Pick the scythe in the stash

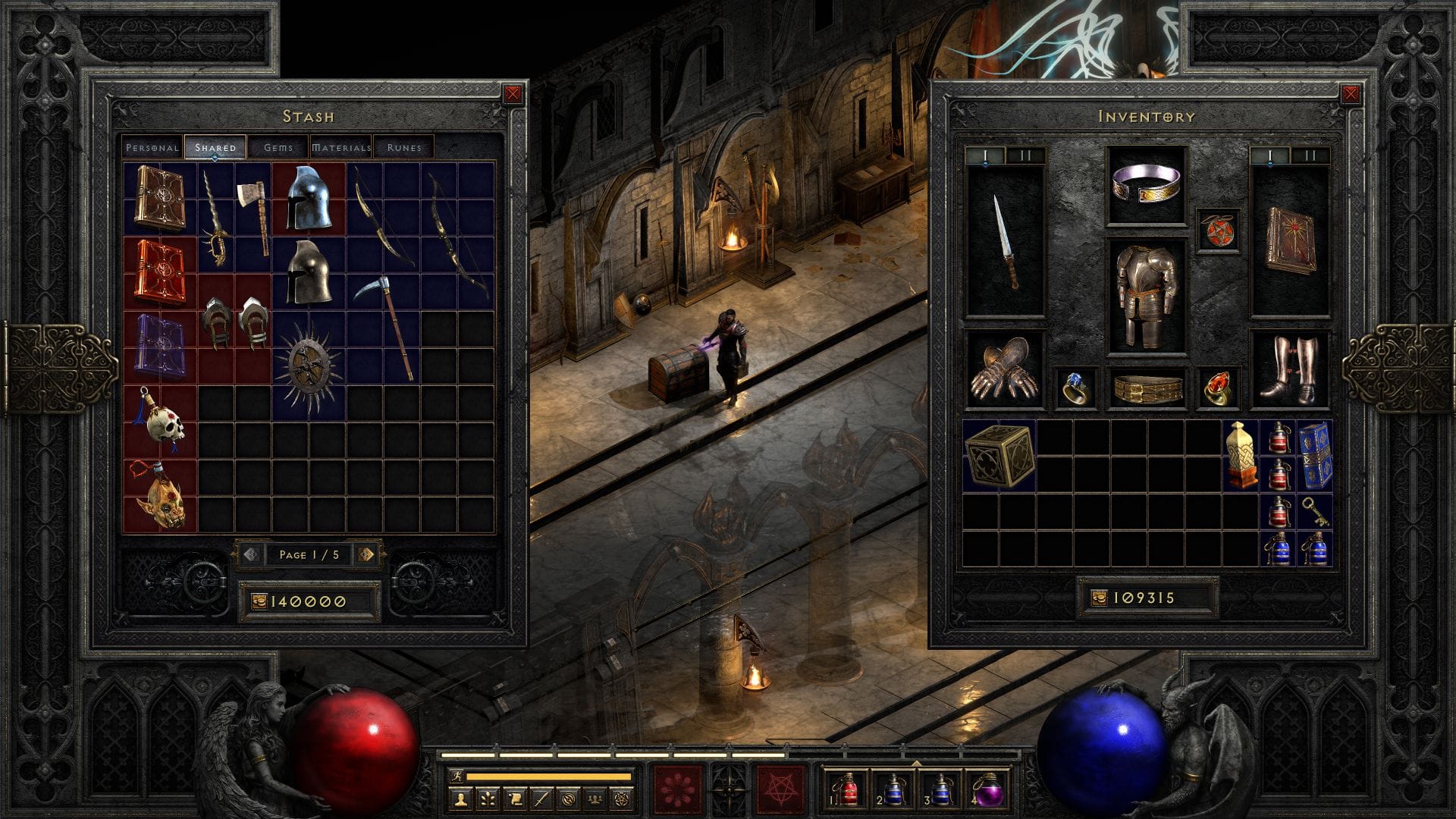pyautogui.click(x=385, y=326)
